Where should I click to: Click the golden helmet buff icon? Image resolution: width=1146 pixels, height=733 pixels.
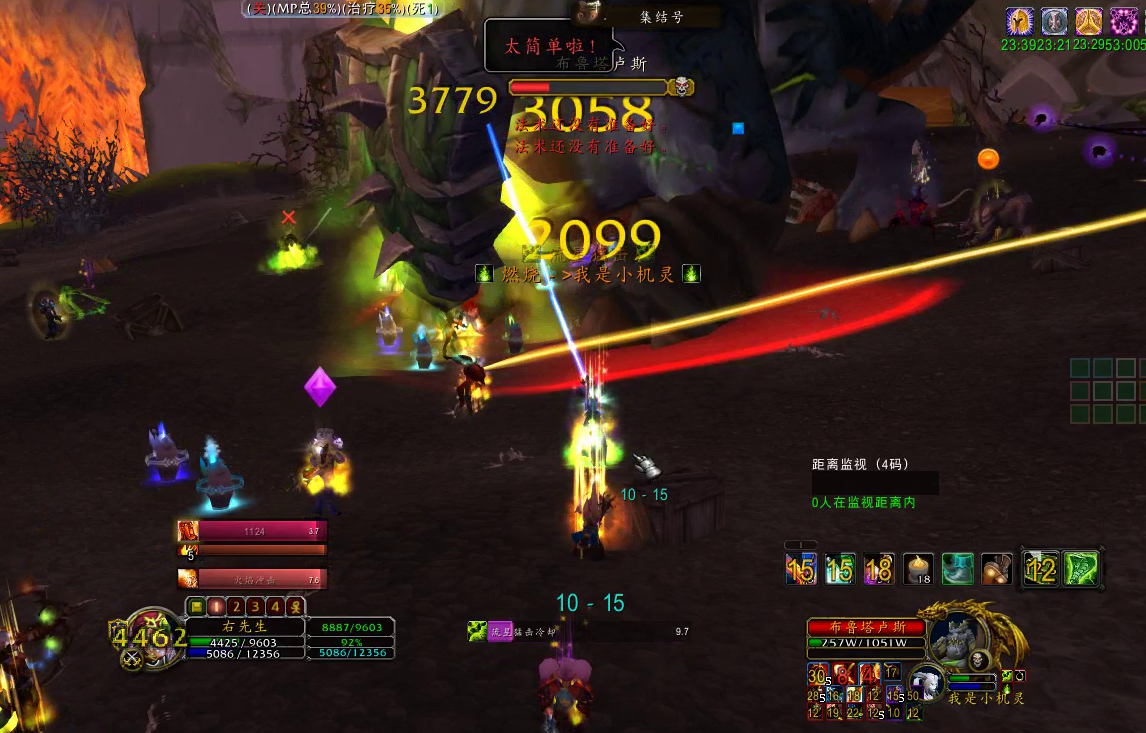point(1020,21)
